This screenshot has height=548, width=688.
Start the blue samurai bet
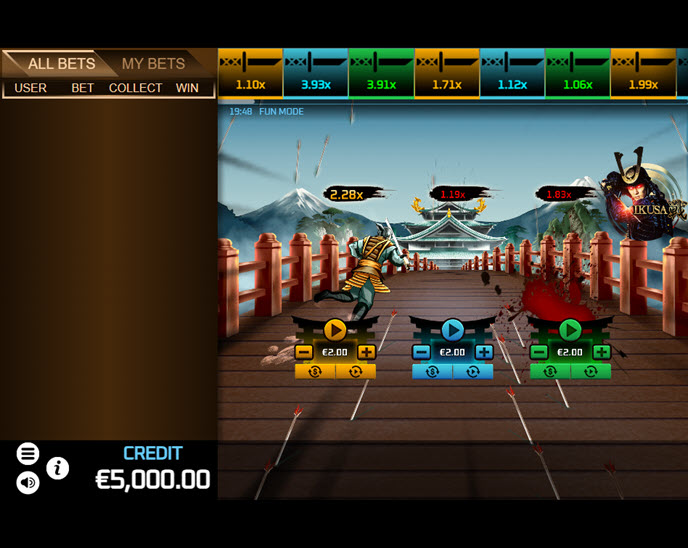(x=452, y=330)
